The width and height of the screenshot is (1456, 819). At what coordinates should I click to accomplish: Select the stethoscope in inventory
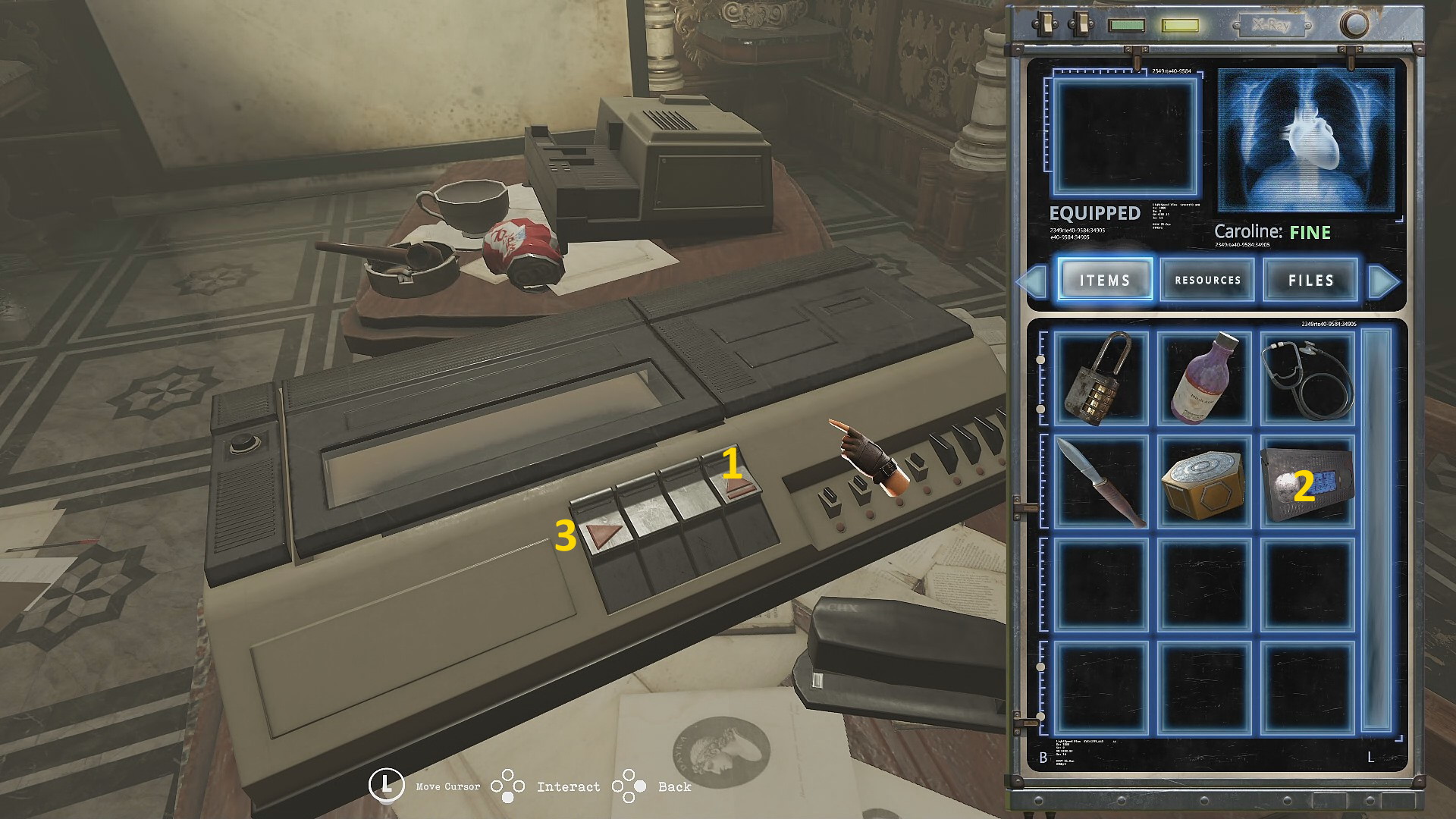(1307, 378)
